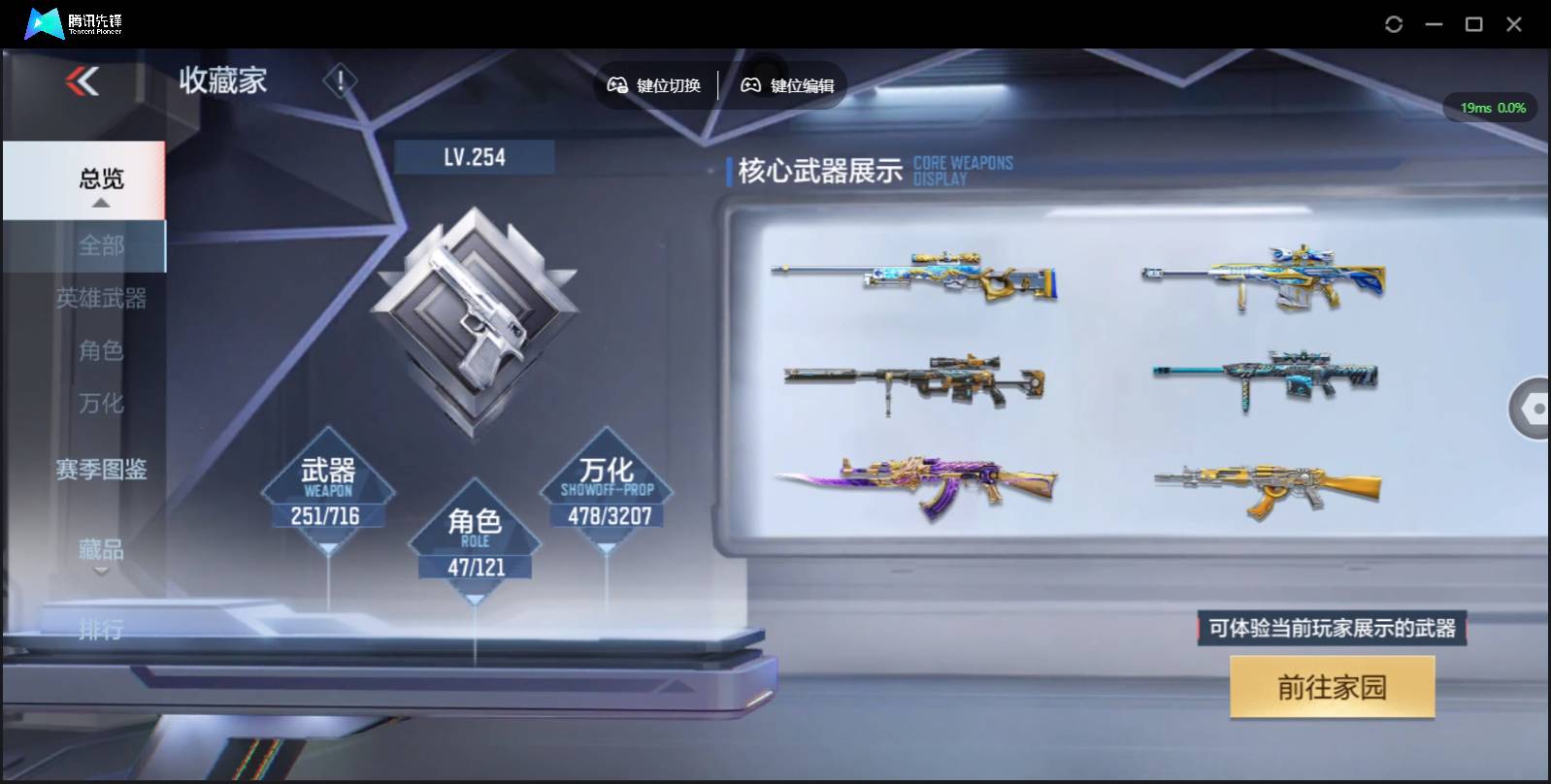Click the gamepad icon for 键位编辑
This screenshot has height=784, width=1551.
tap(749, 85)
